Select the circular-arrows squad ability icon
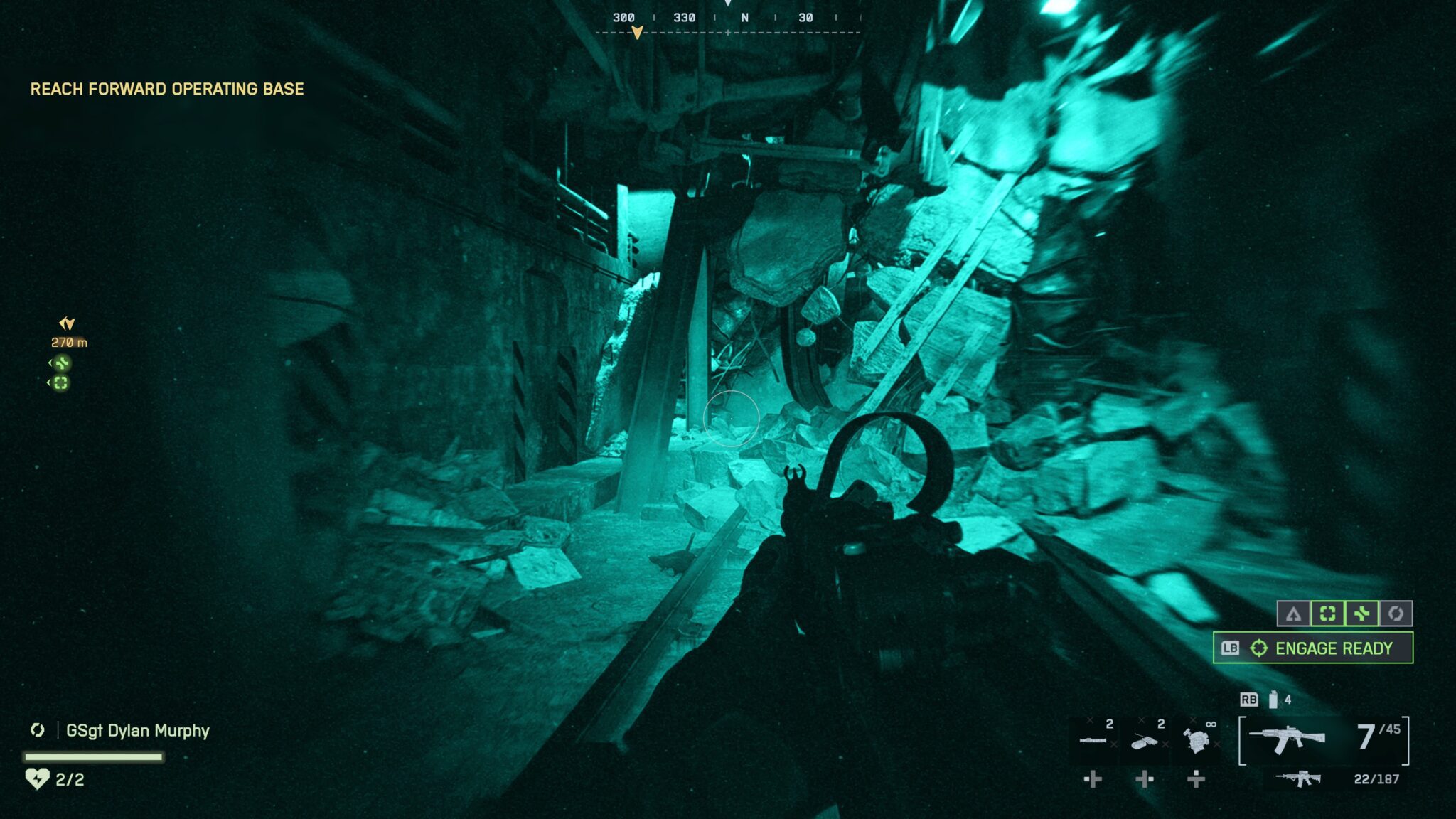The width and height of the screenshot is (1456, 819). click(x=1396, y=614)
